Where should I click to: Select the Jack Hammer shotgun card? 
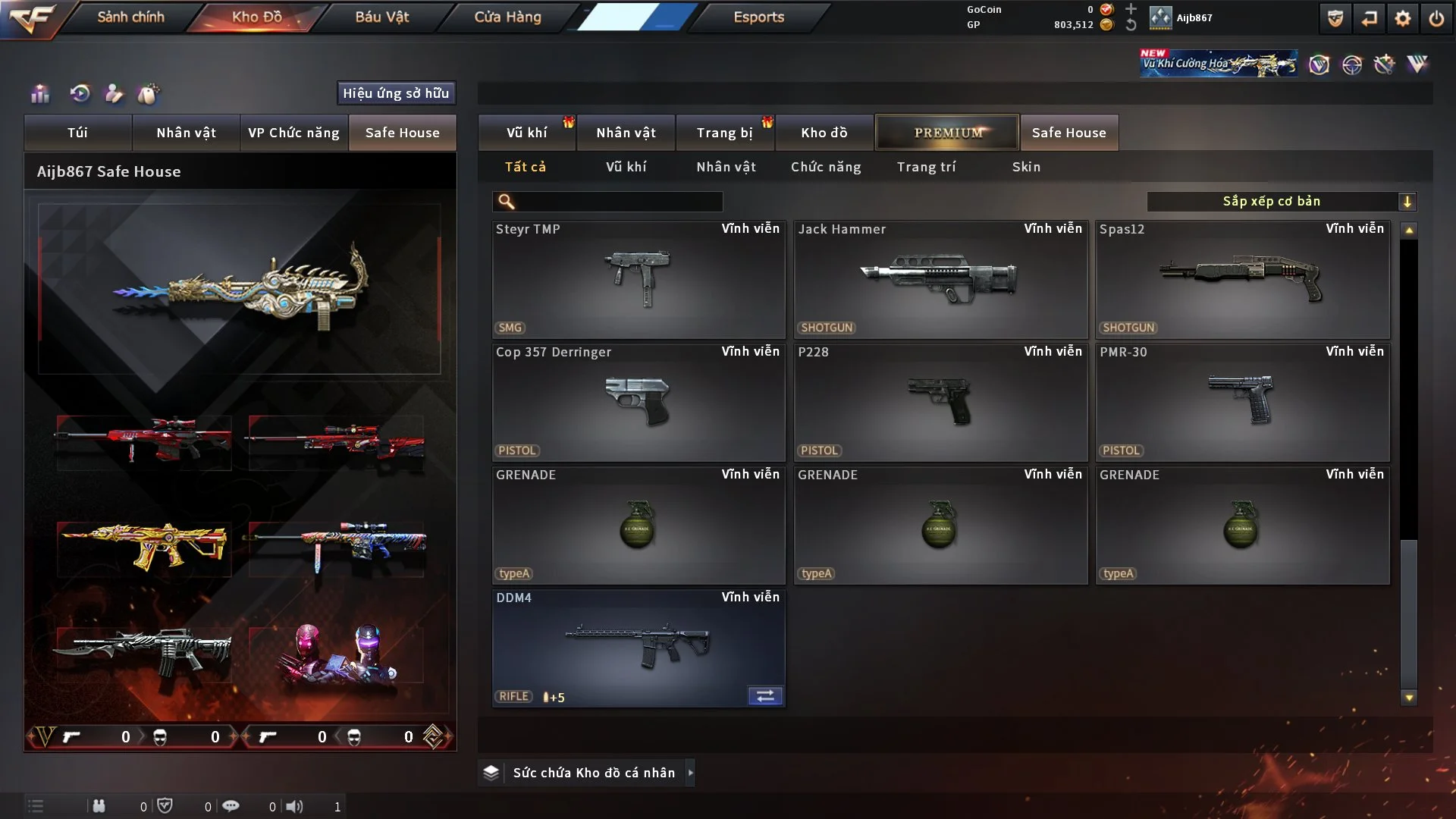click(x=940, y=279)
